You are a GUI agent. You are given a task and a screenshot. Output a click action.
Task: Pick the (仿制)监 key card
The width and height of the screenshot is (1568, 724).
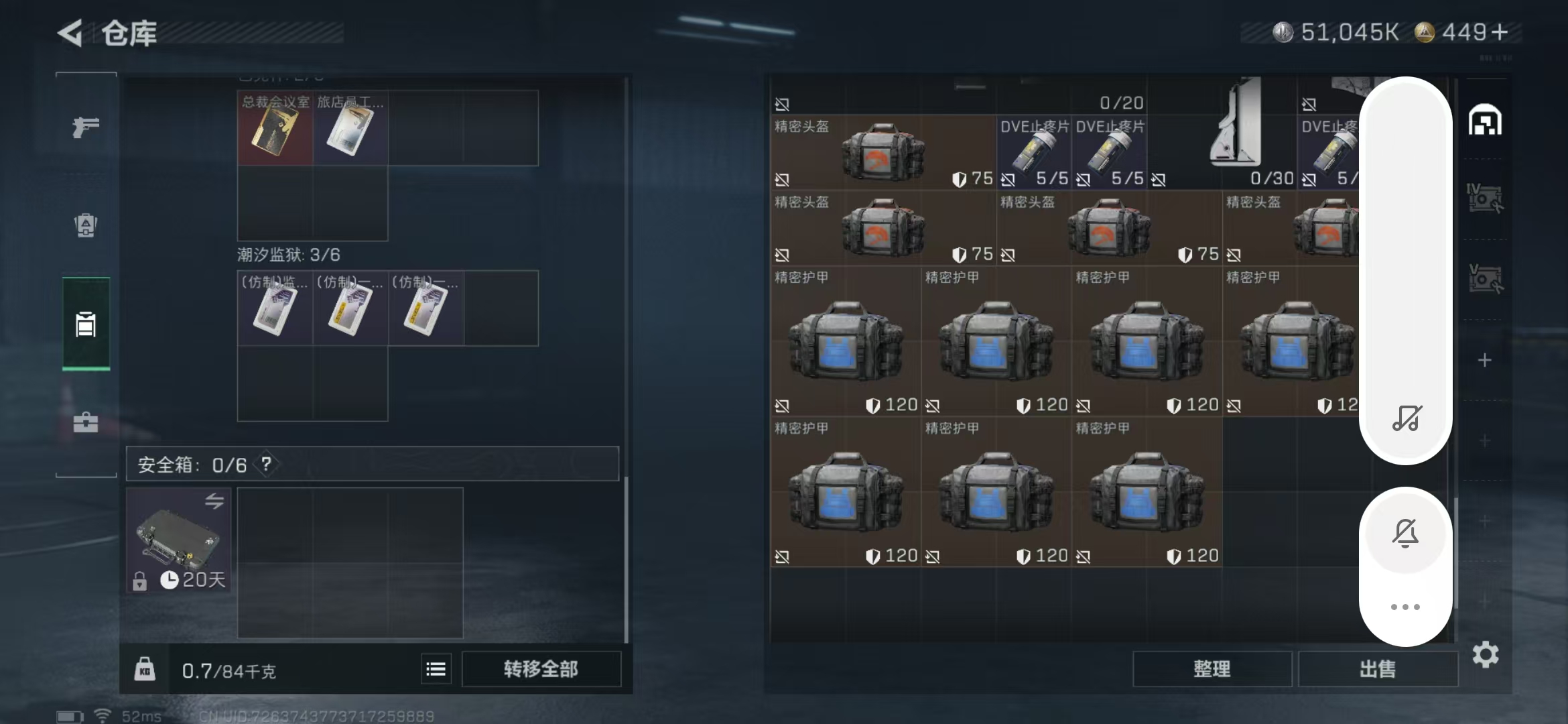(x=275, y=309)
